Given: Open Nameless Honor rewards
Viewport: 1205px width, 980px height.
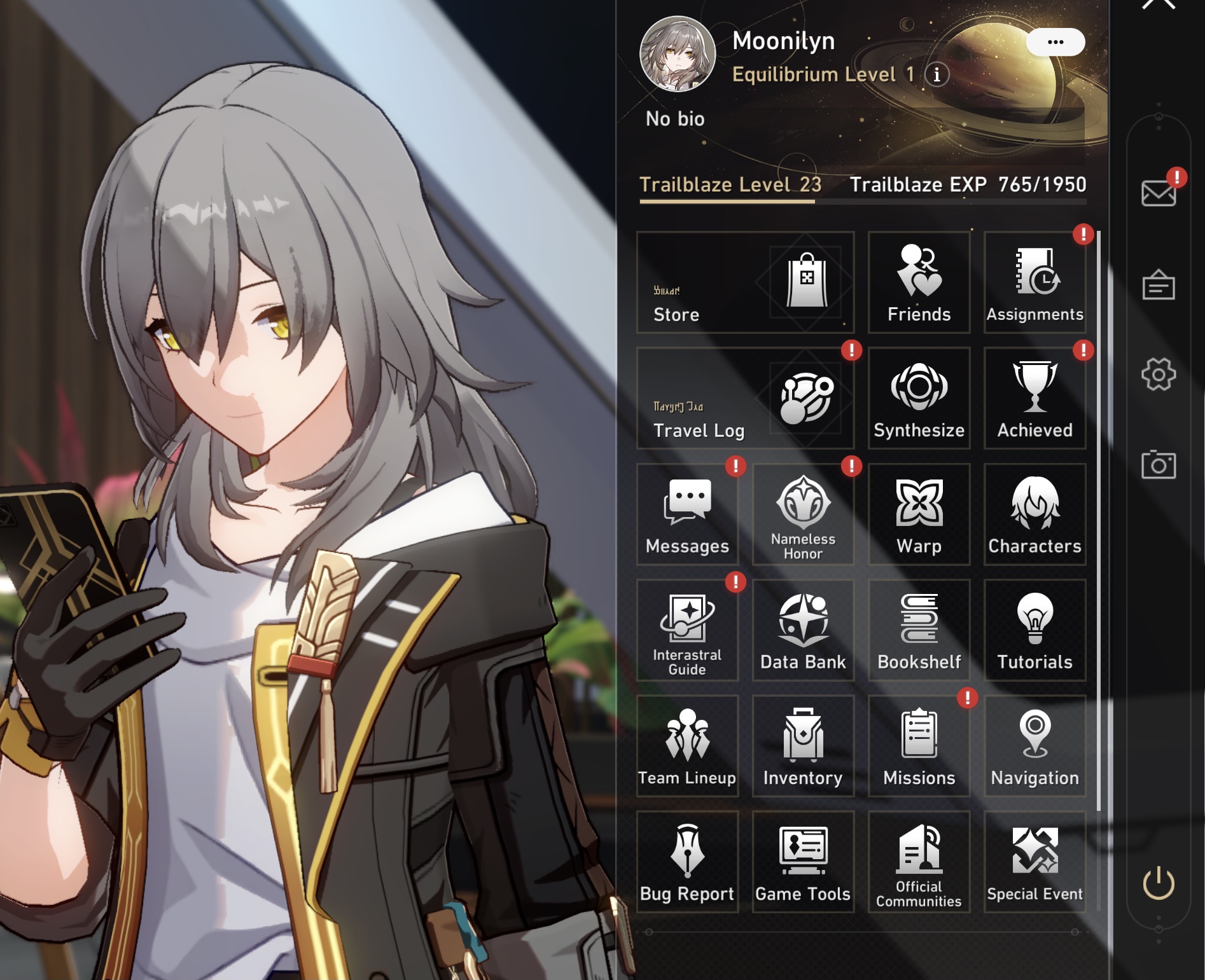Looking at the screenshot, I should point(803,515).
